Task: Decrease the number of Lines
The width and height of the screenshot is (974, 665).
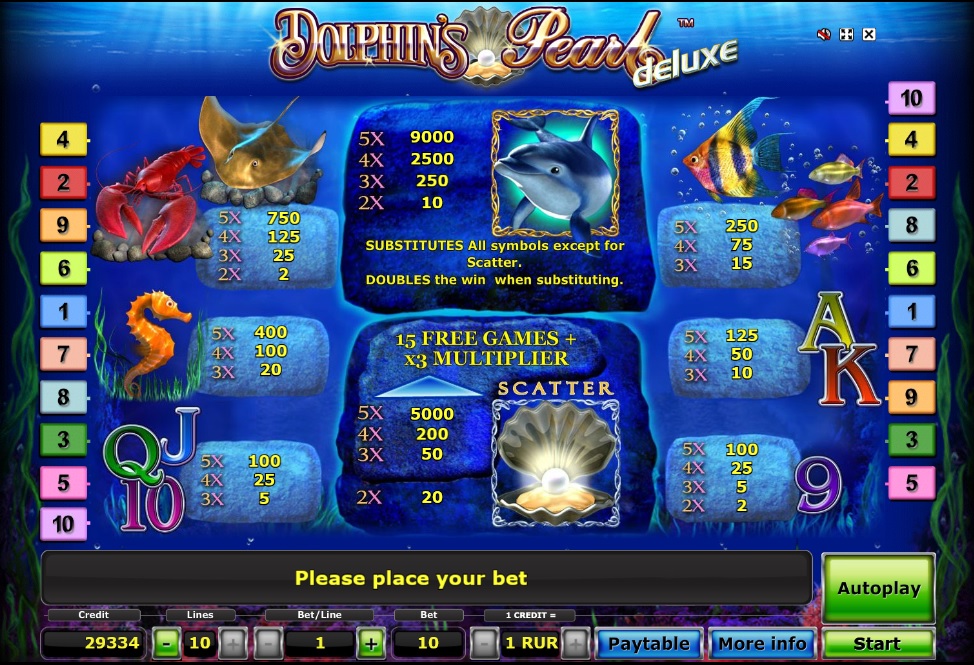Action: (x=168, y=643)
